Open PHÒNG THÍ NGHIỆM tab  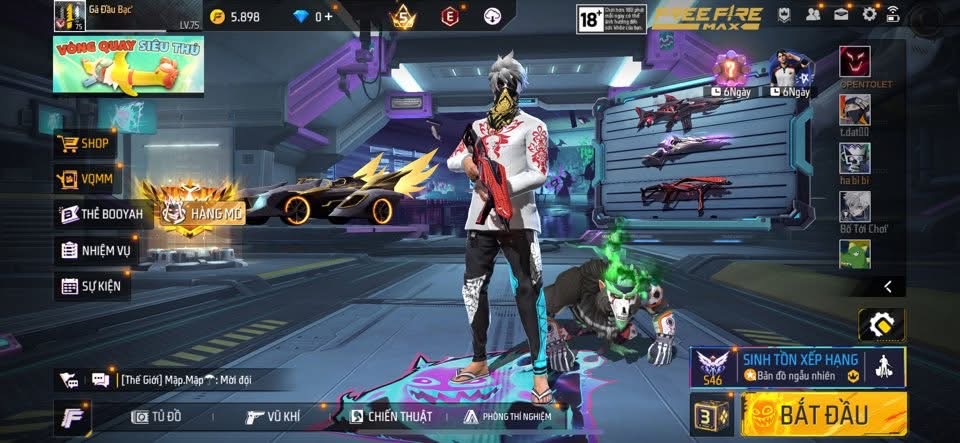(507, 417)
